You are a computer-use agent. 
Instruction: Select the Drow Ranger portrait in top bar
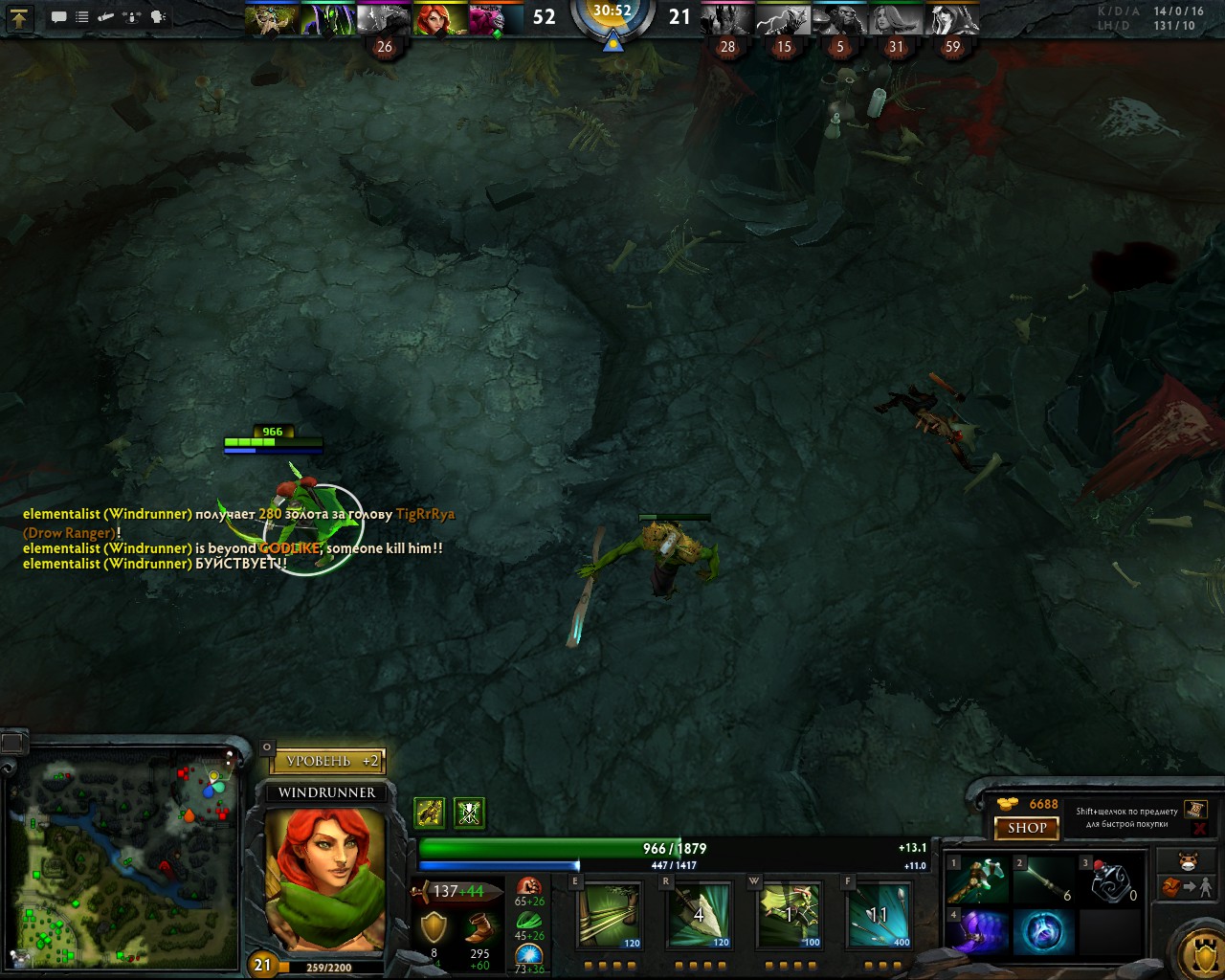pos(951,18)
